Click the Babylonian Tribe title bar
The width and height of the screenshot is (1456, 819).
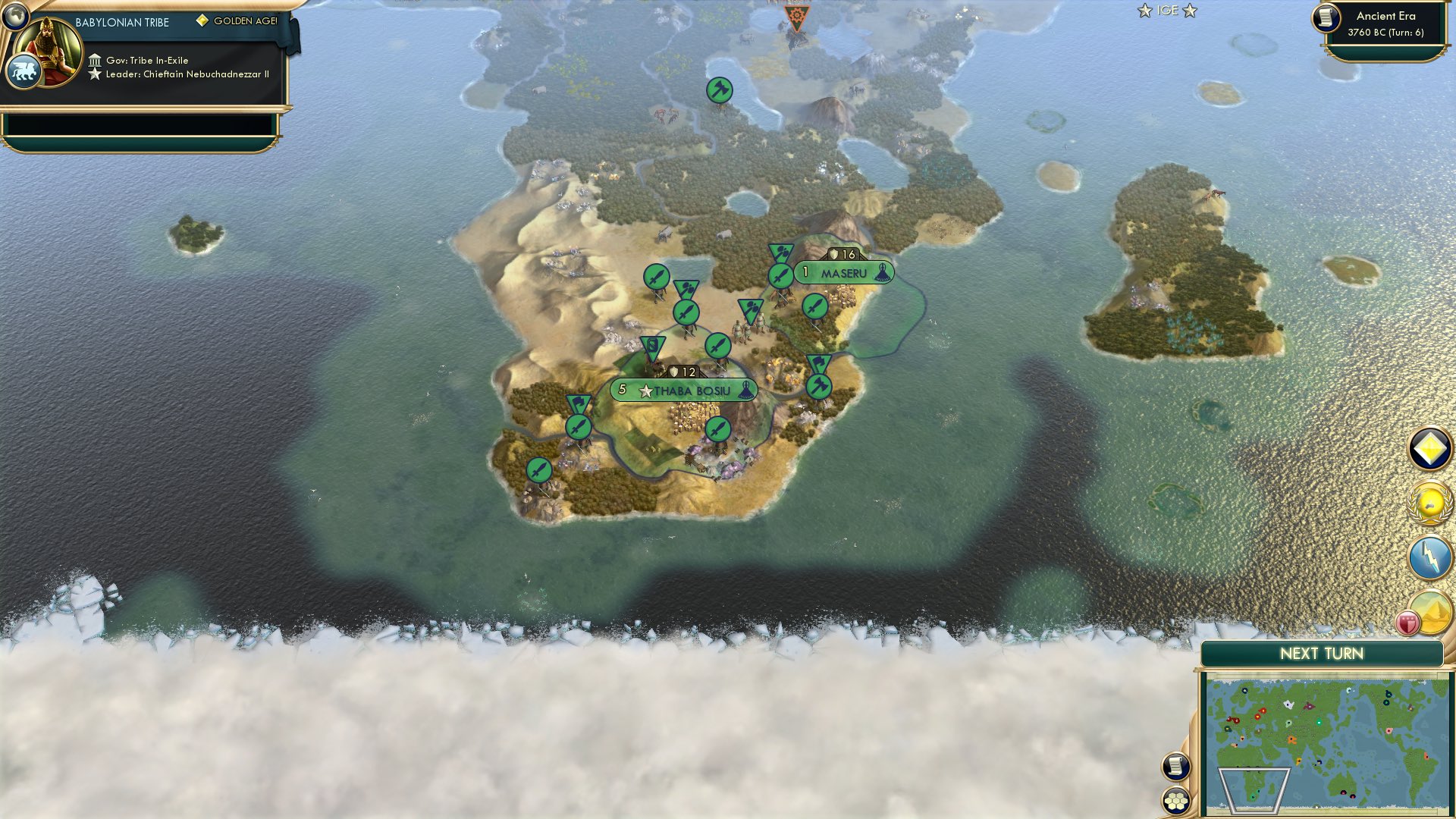coord(121,22)
